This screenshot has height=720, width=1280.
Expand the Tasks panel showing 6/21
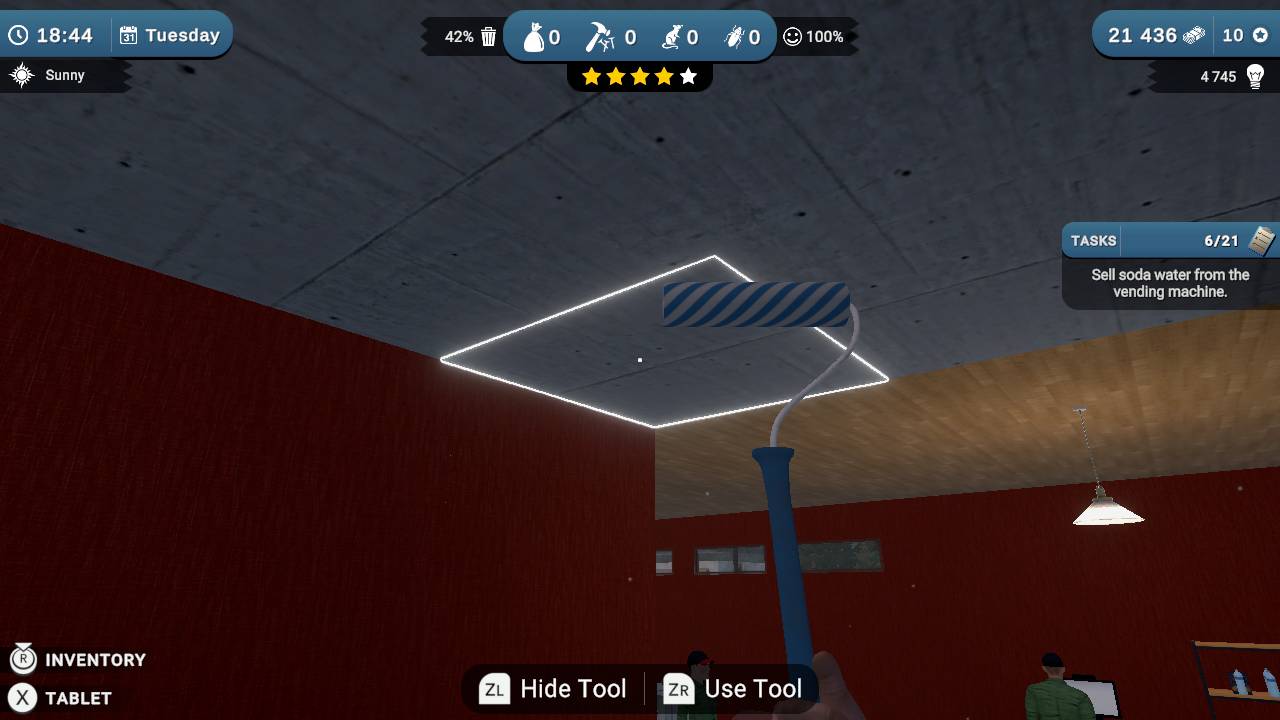[x=1166, y=240]
